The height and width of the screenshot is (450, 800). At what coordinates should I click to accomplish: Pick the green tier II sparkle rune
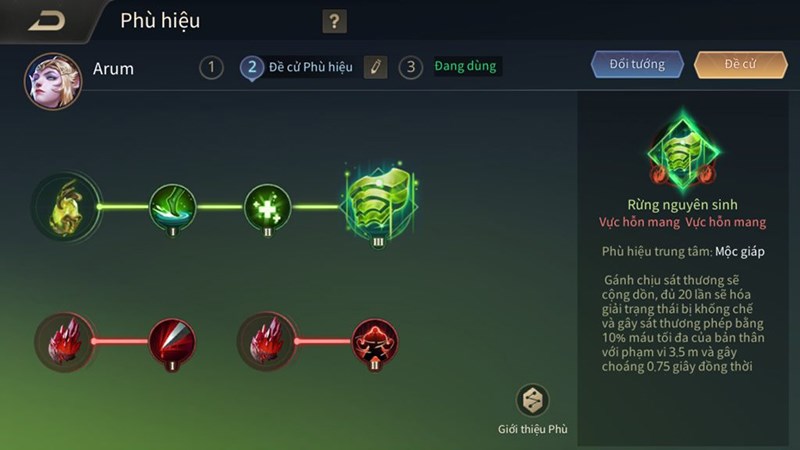pyautogui.click(x=267, y=207)
